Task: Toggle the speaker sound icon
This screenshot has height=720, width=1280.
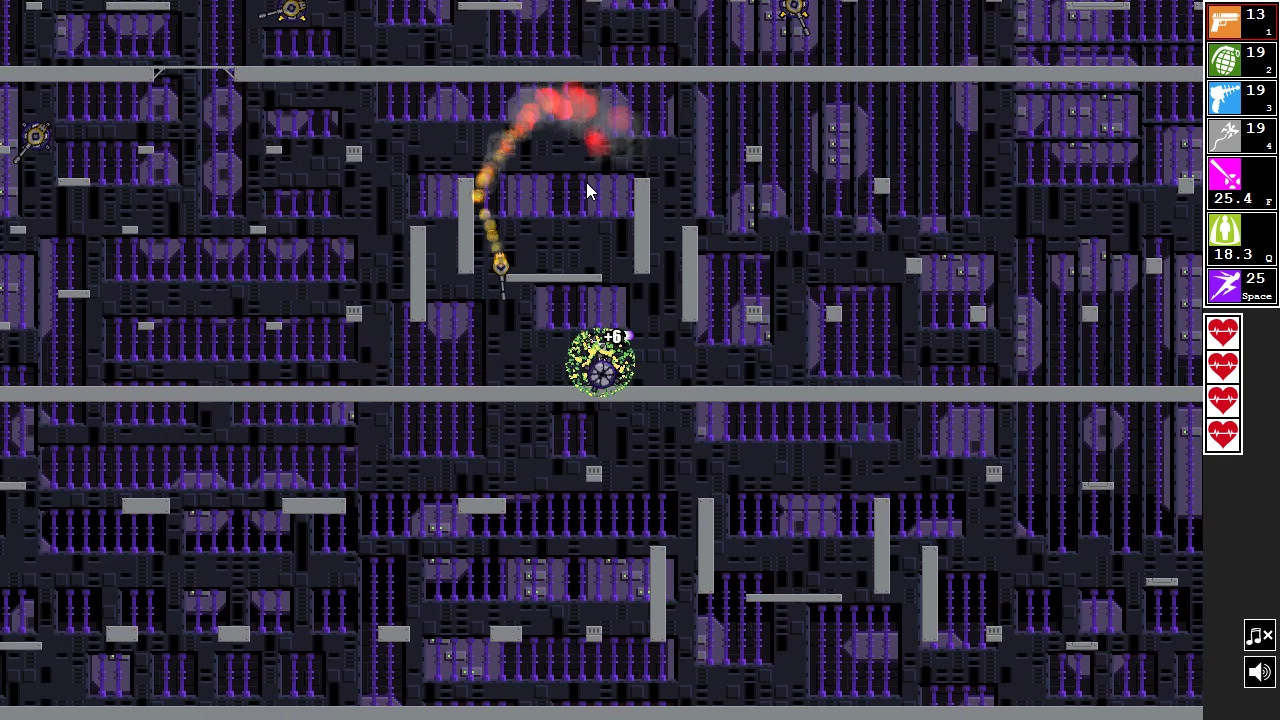Action: pyautogui.click(x=1259, y=672)
